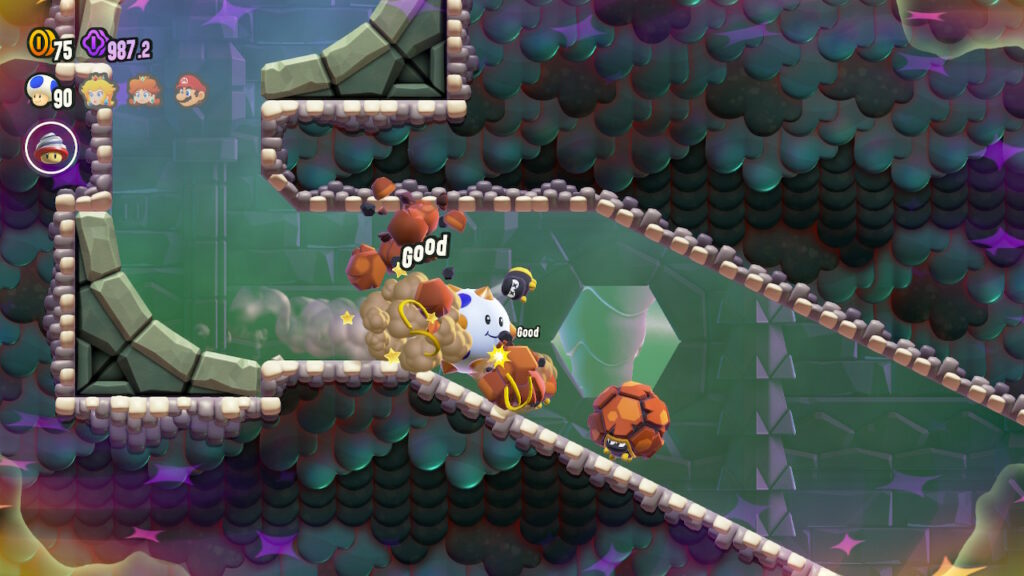Click the Blue Toad player icon
The image size is (1024, 576).
(x=38, y=91)
